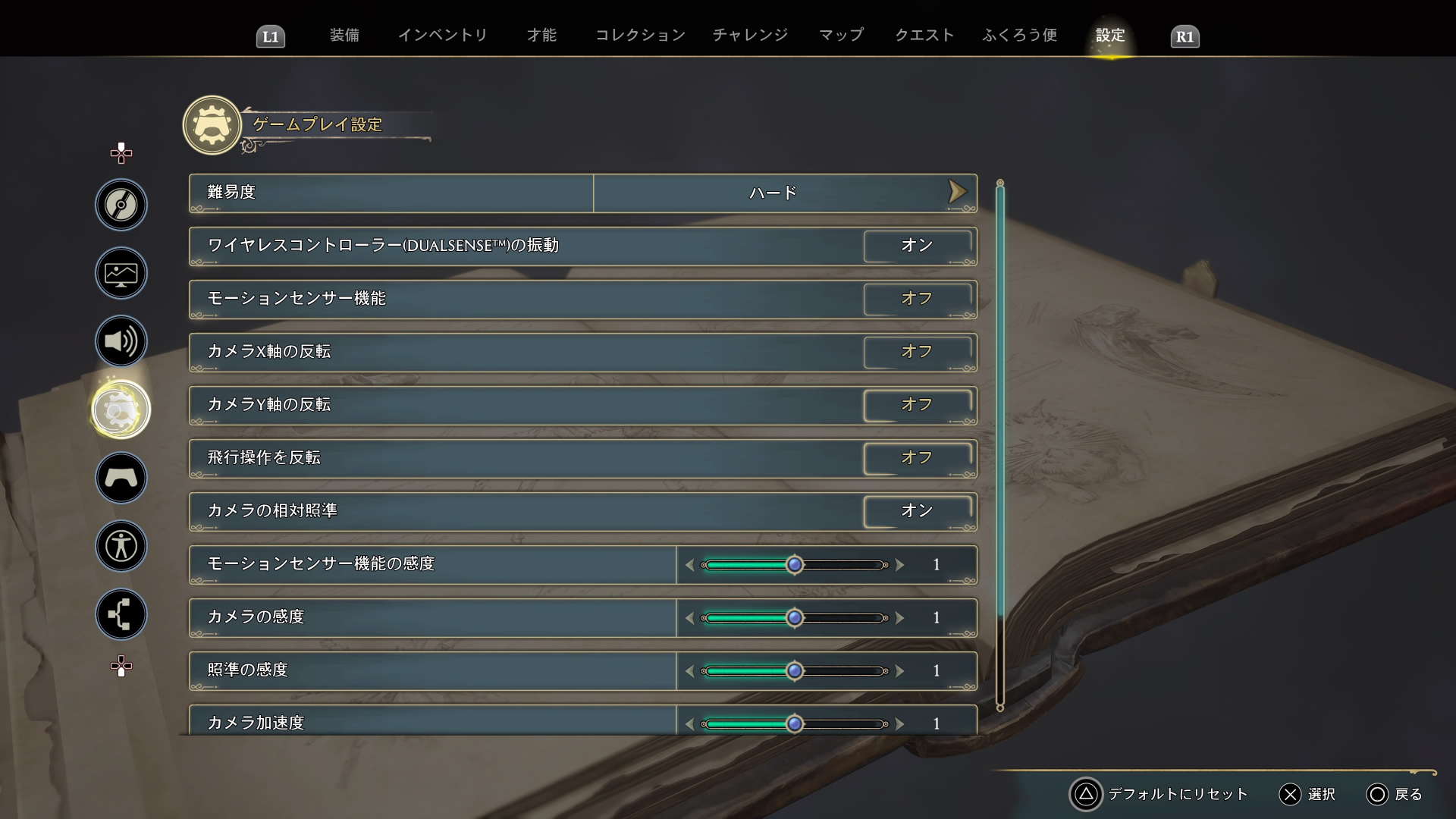Open the topmost compass settings icon
1456x819 pixels.
pos(121,205)
